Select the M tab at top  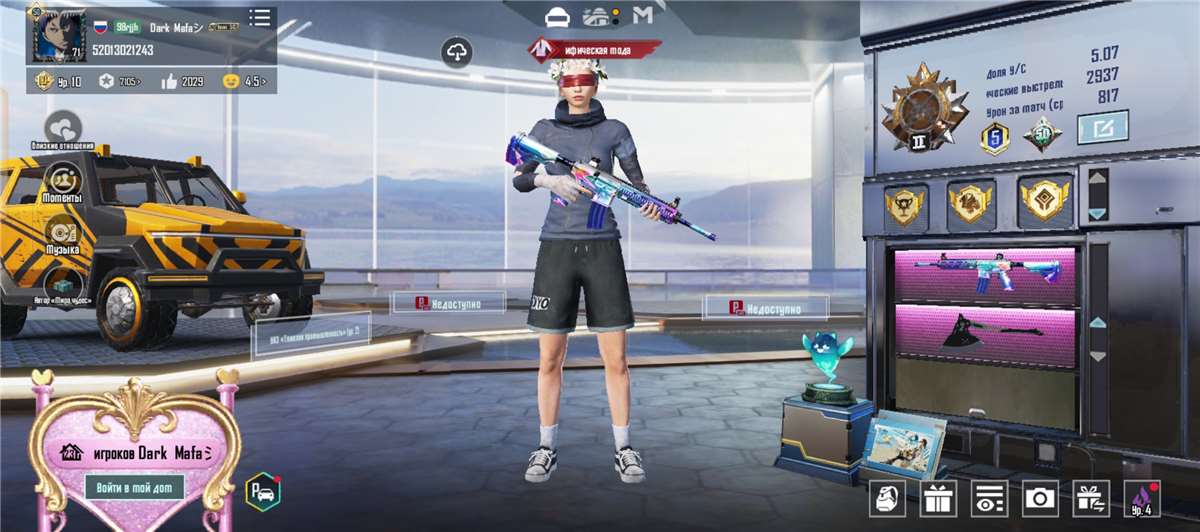(643, 16)
